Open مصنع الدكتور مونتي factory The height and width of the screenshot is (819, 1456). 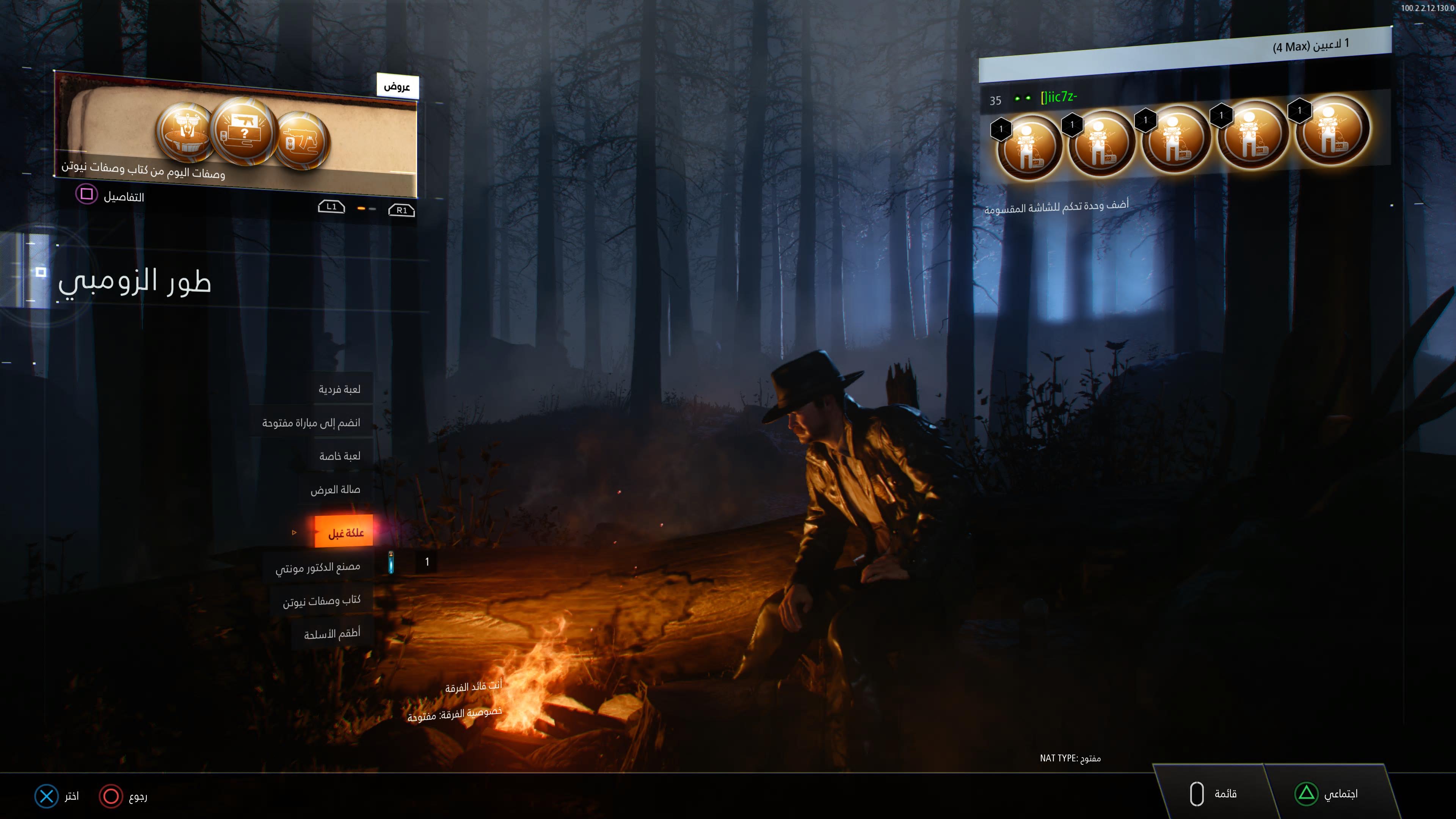318,567
